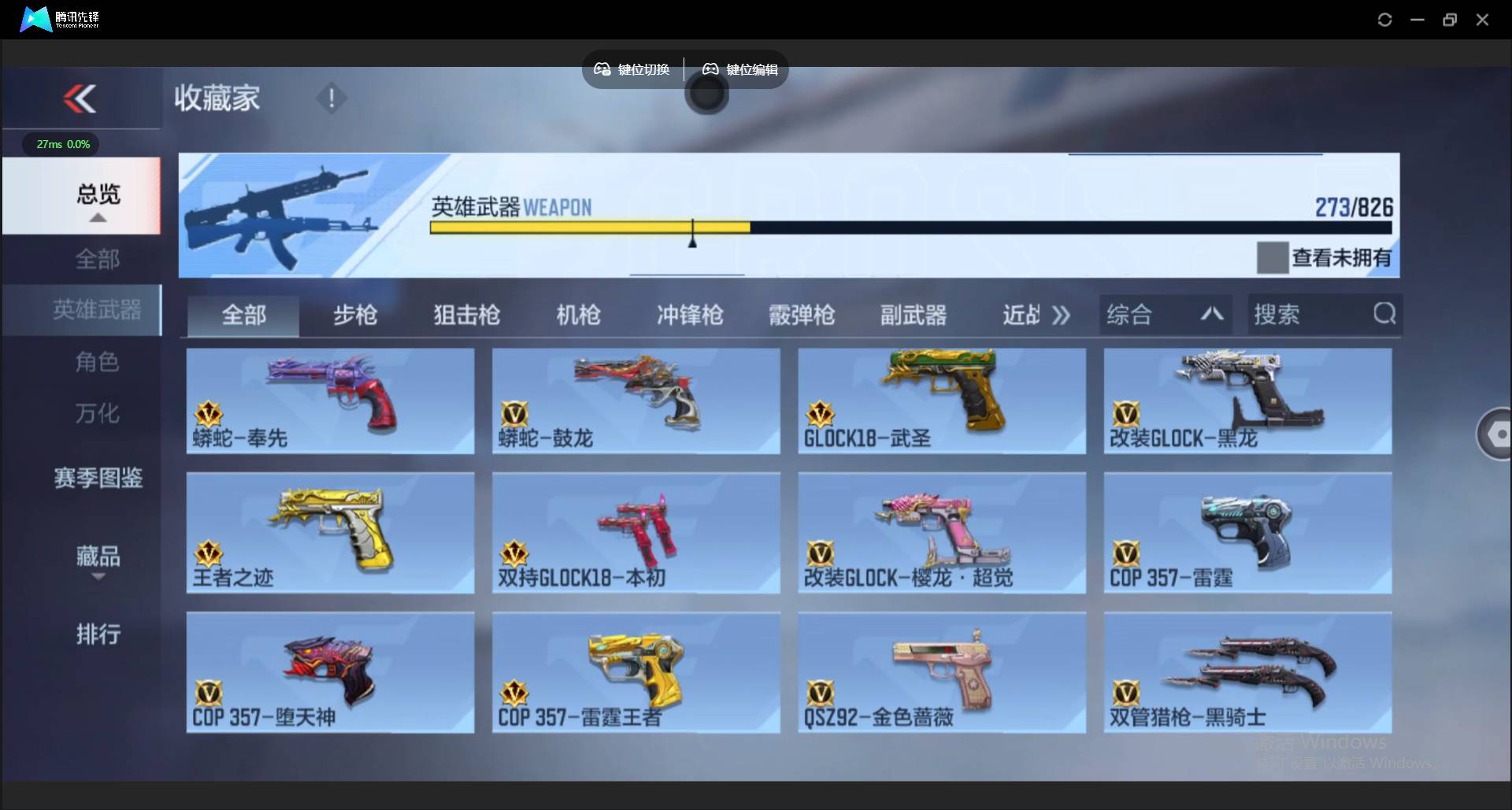Collapse the 总览 section arrow

click(98, 218)
